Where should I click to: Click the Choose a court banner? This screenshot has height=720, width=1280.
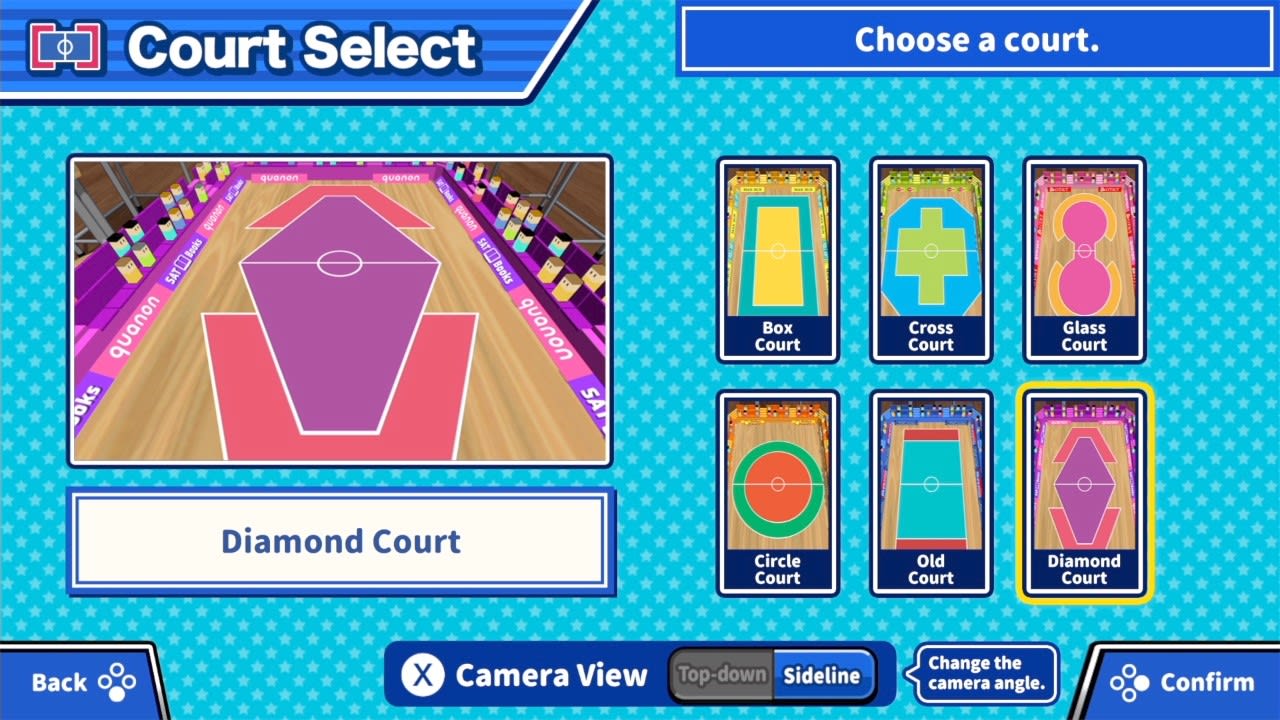[975, 40]
